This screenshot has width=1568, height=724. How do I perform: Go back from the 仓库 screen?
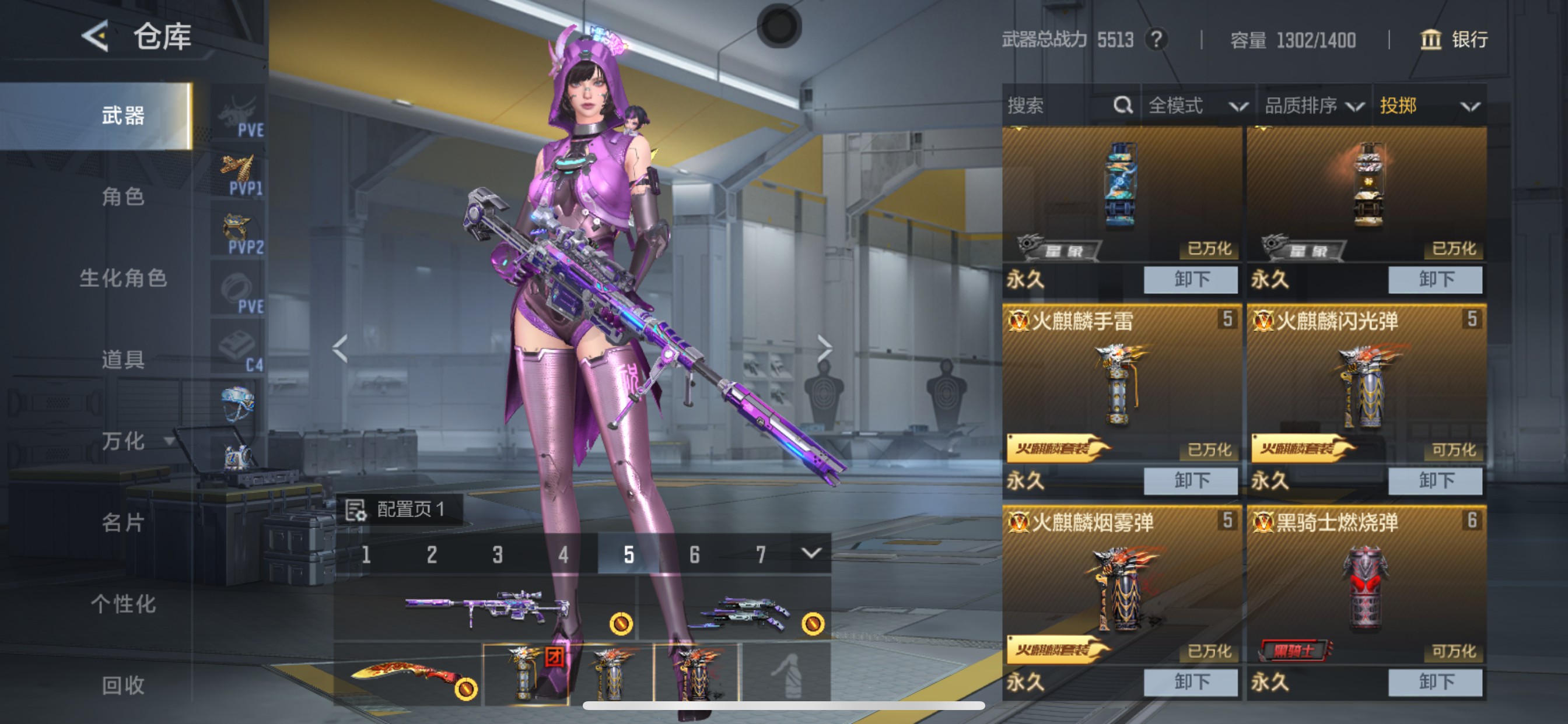(96, 37)
